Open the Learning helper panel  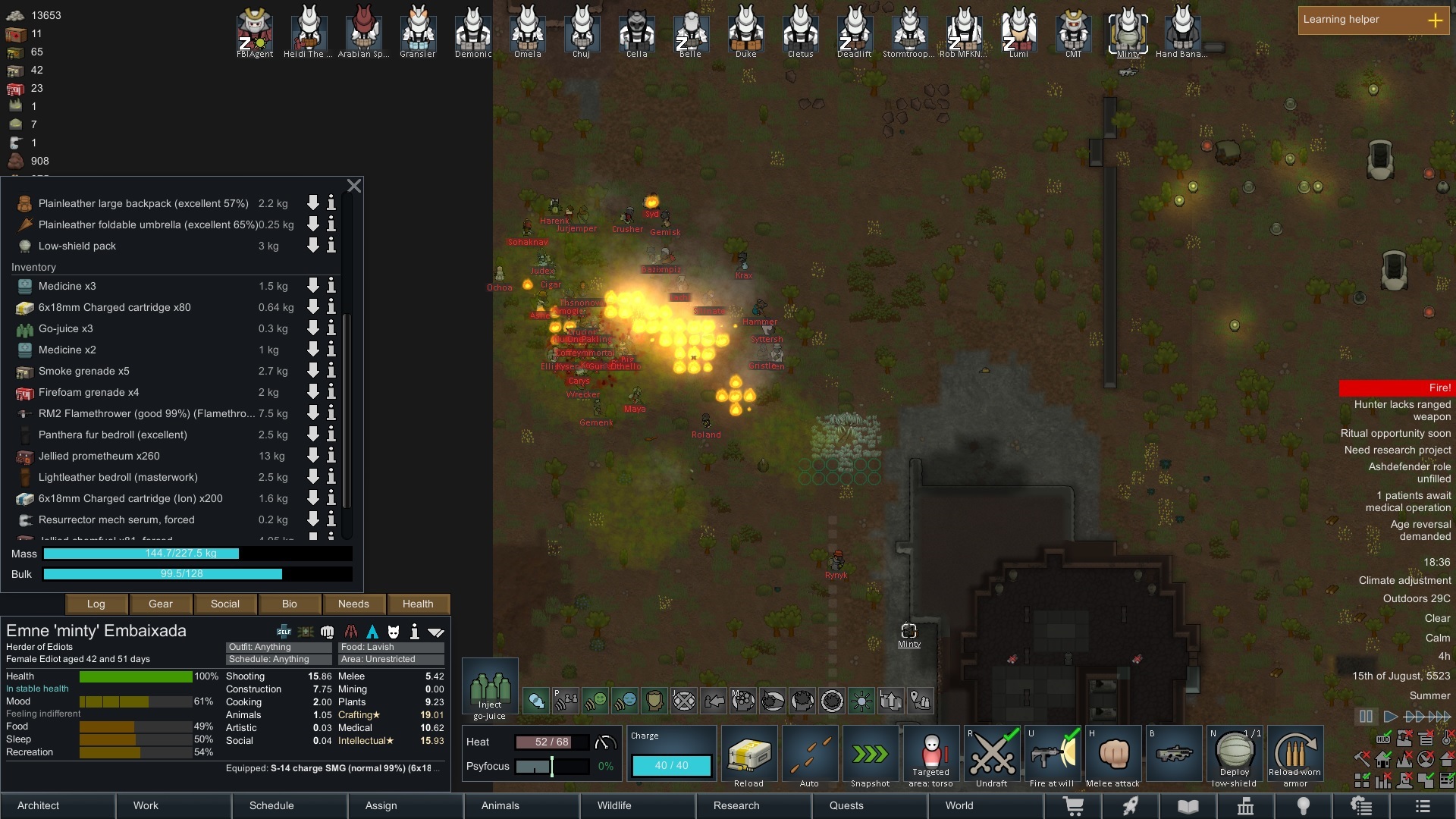click(x=1373, y=20)
